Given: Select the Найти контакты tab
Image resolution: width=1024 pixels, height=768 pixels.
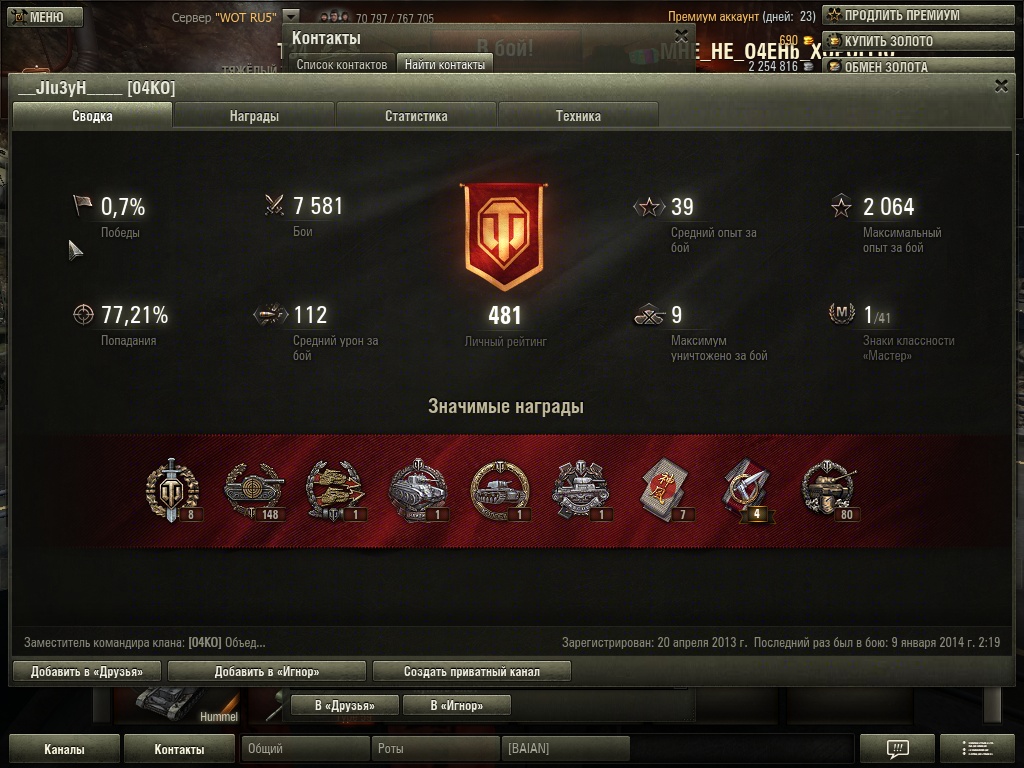Looking at the screenshot, I should point(444,64).
